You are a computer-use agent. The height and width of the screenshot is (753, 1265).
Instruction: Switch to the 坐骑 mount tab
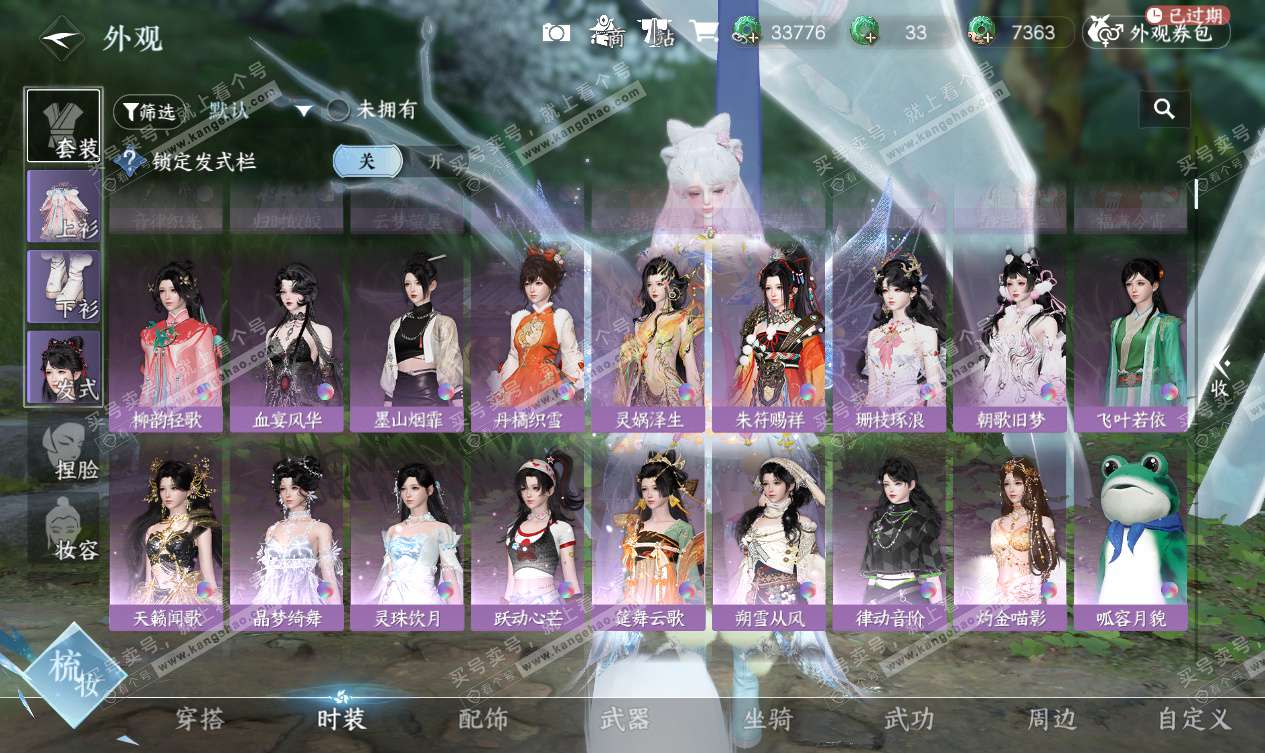pos(768,719)
